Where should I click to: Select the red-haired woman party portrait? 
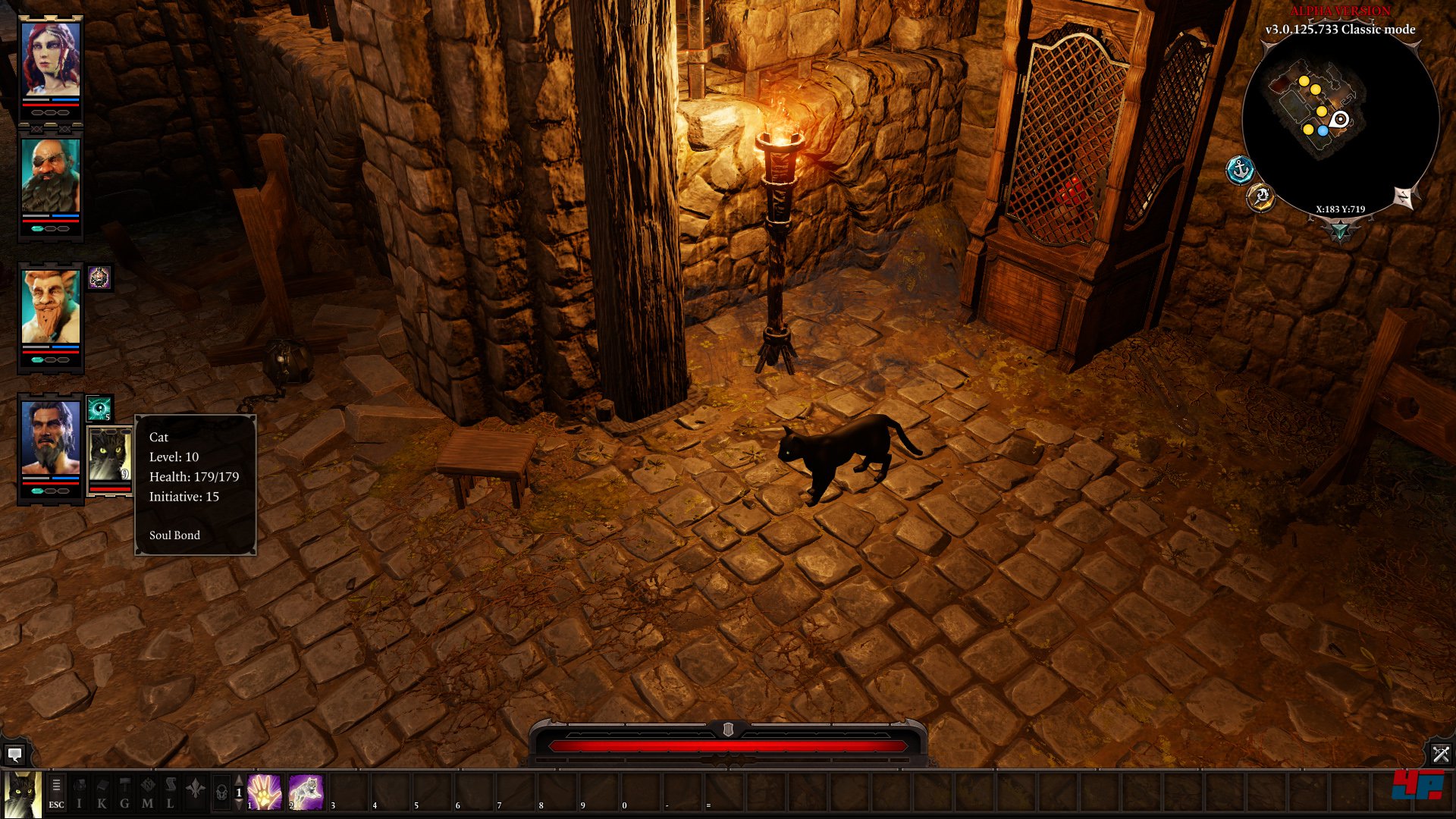point(50,60)
